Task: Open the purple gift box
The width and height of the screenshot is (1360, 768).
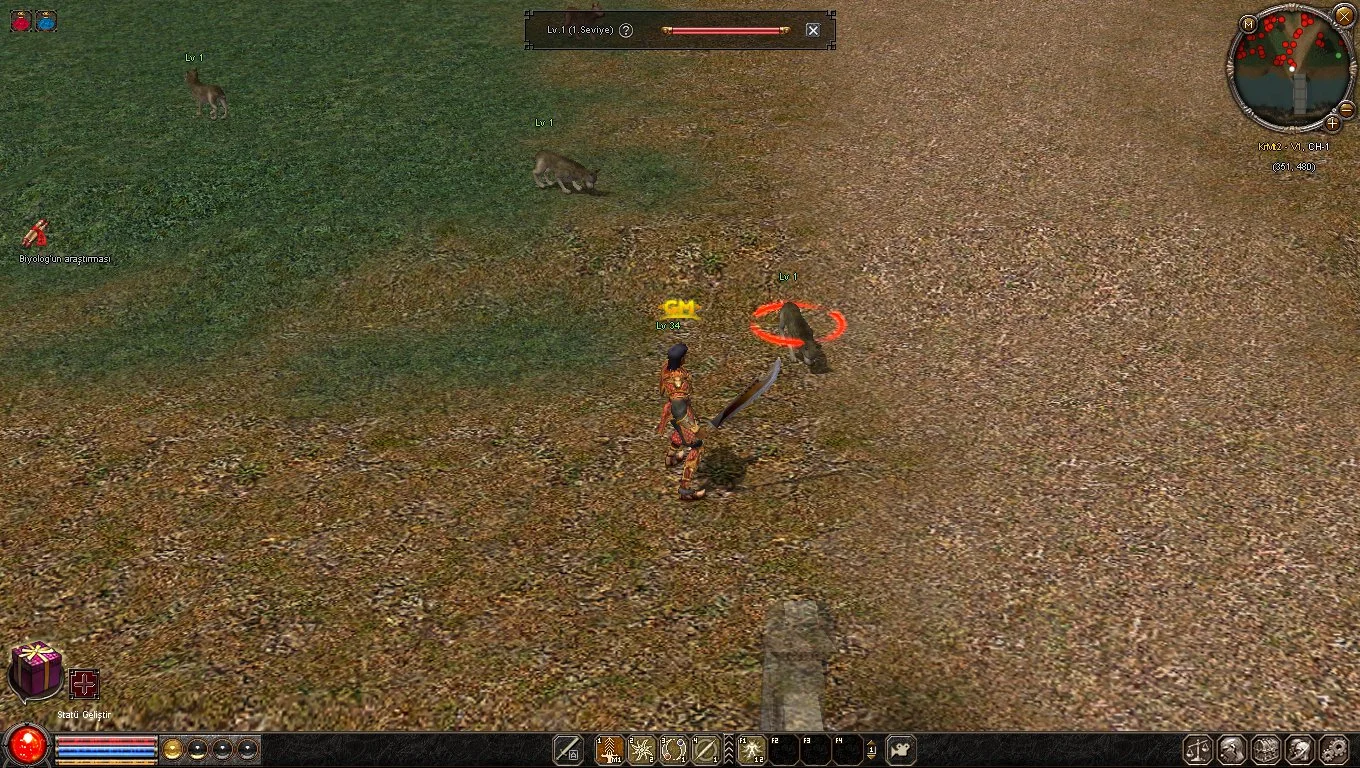Action: [36, 670]
